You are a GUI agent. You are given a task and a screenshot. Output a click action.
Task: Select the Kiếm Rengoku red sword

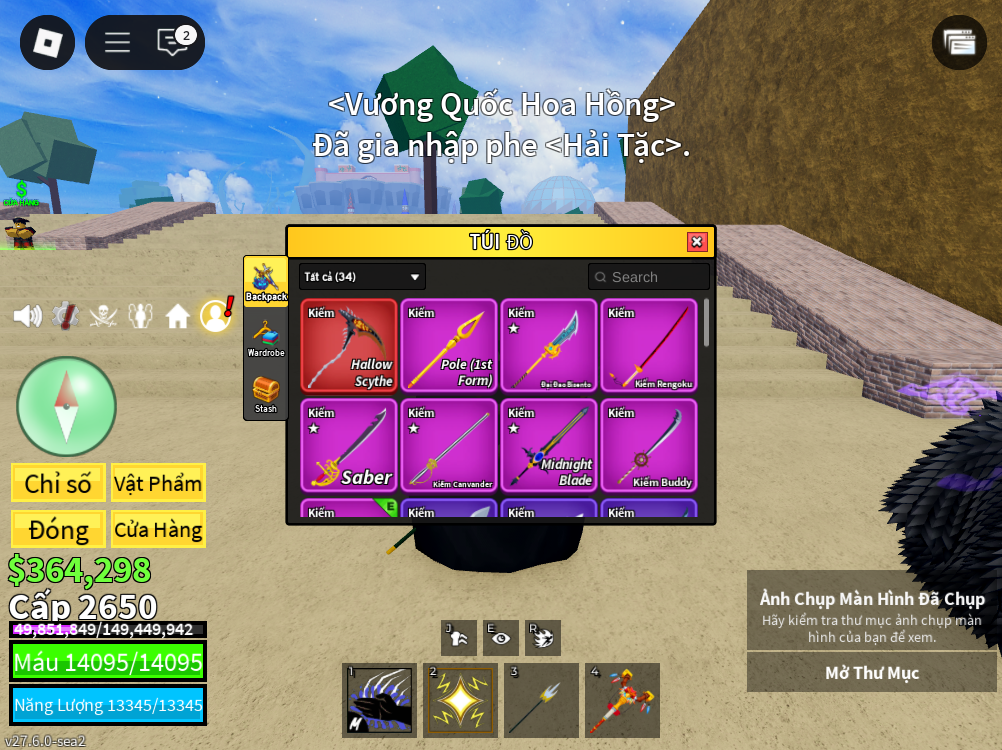[x=649, y=345]
